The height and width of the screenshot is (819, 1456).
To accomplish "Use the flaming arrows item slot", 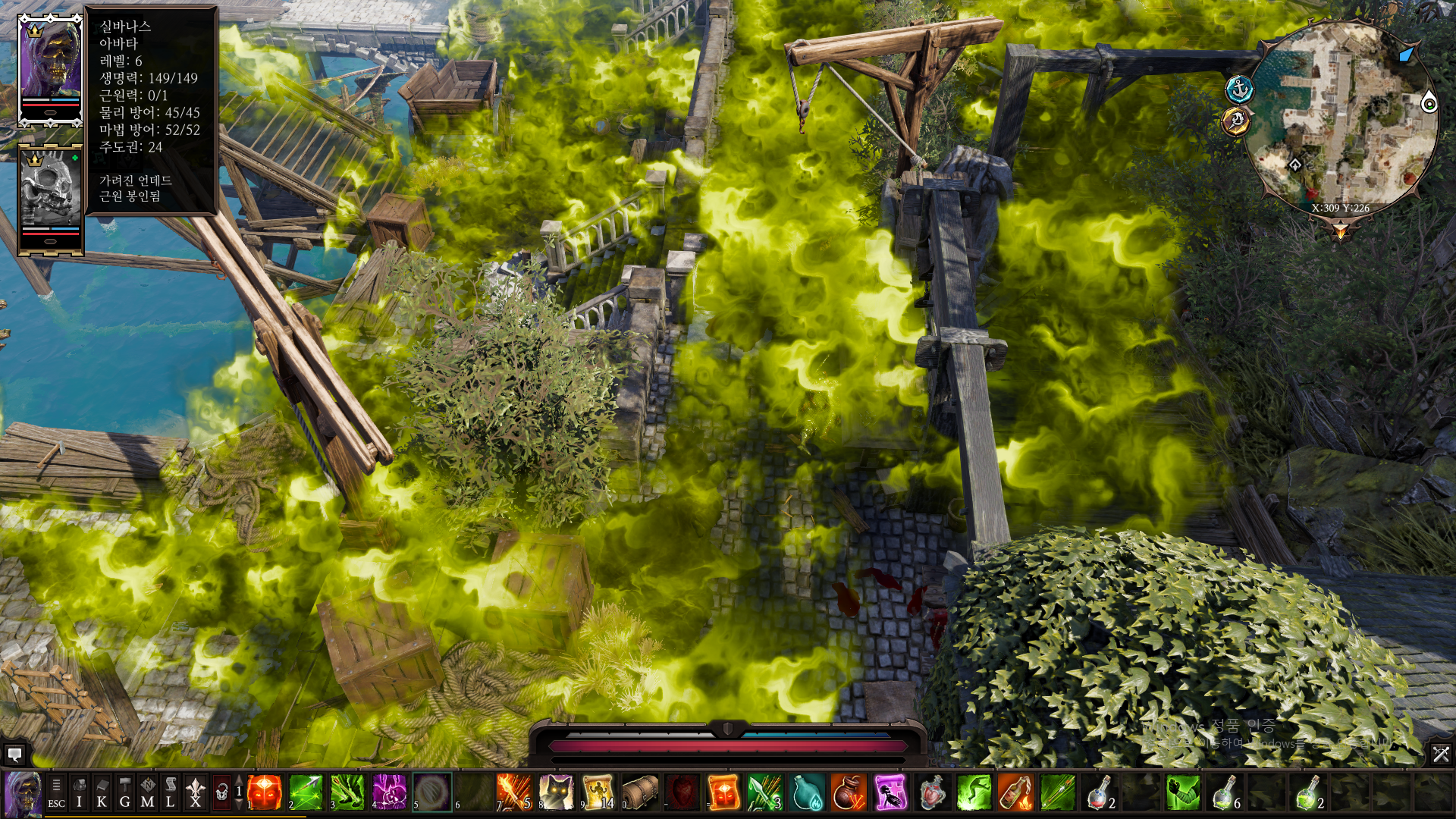I will (x=515, y=792).
